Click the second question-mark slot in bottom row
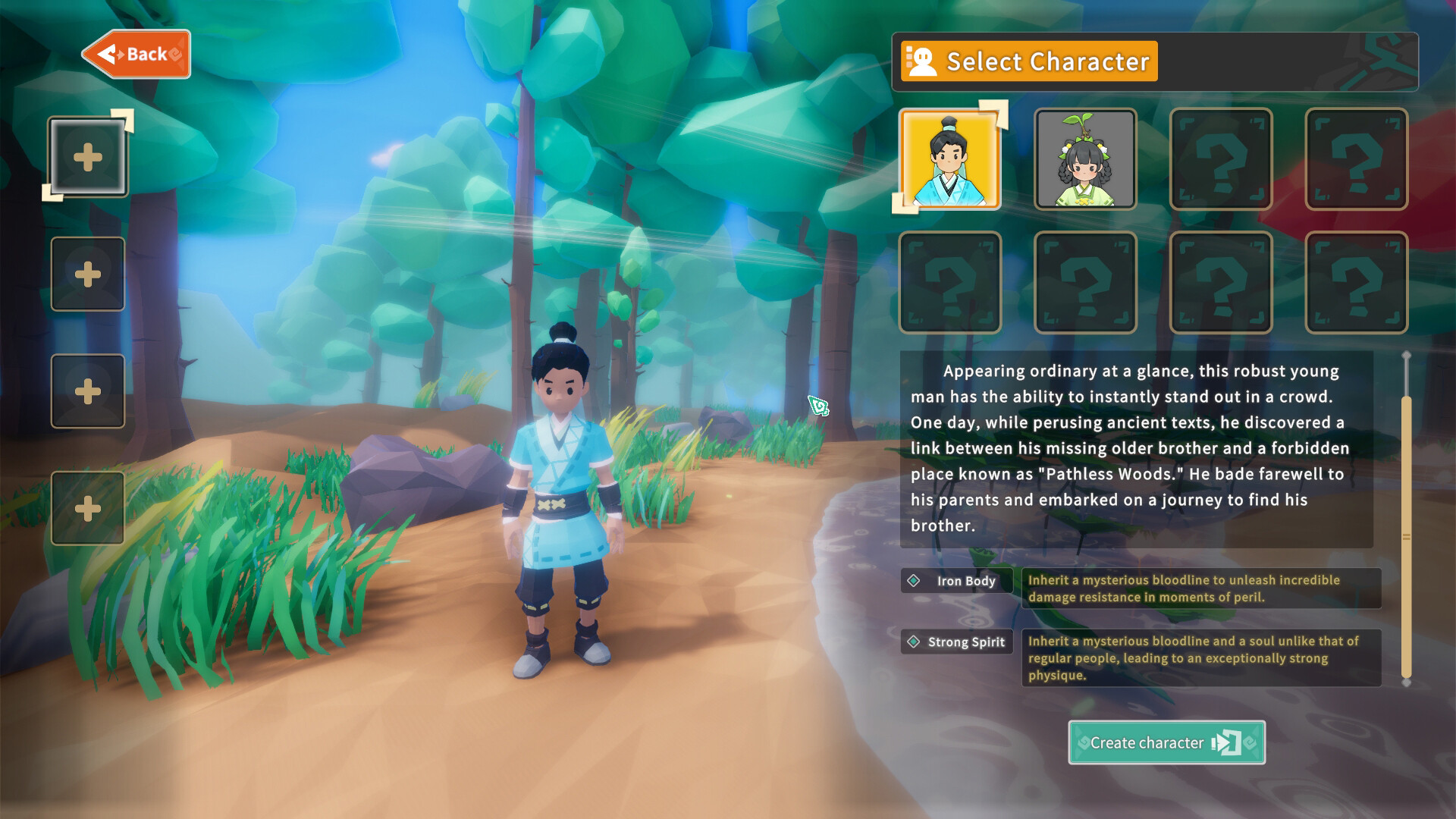 (1084, 281)
